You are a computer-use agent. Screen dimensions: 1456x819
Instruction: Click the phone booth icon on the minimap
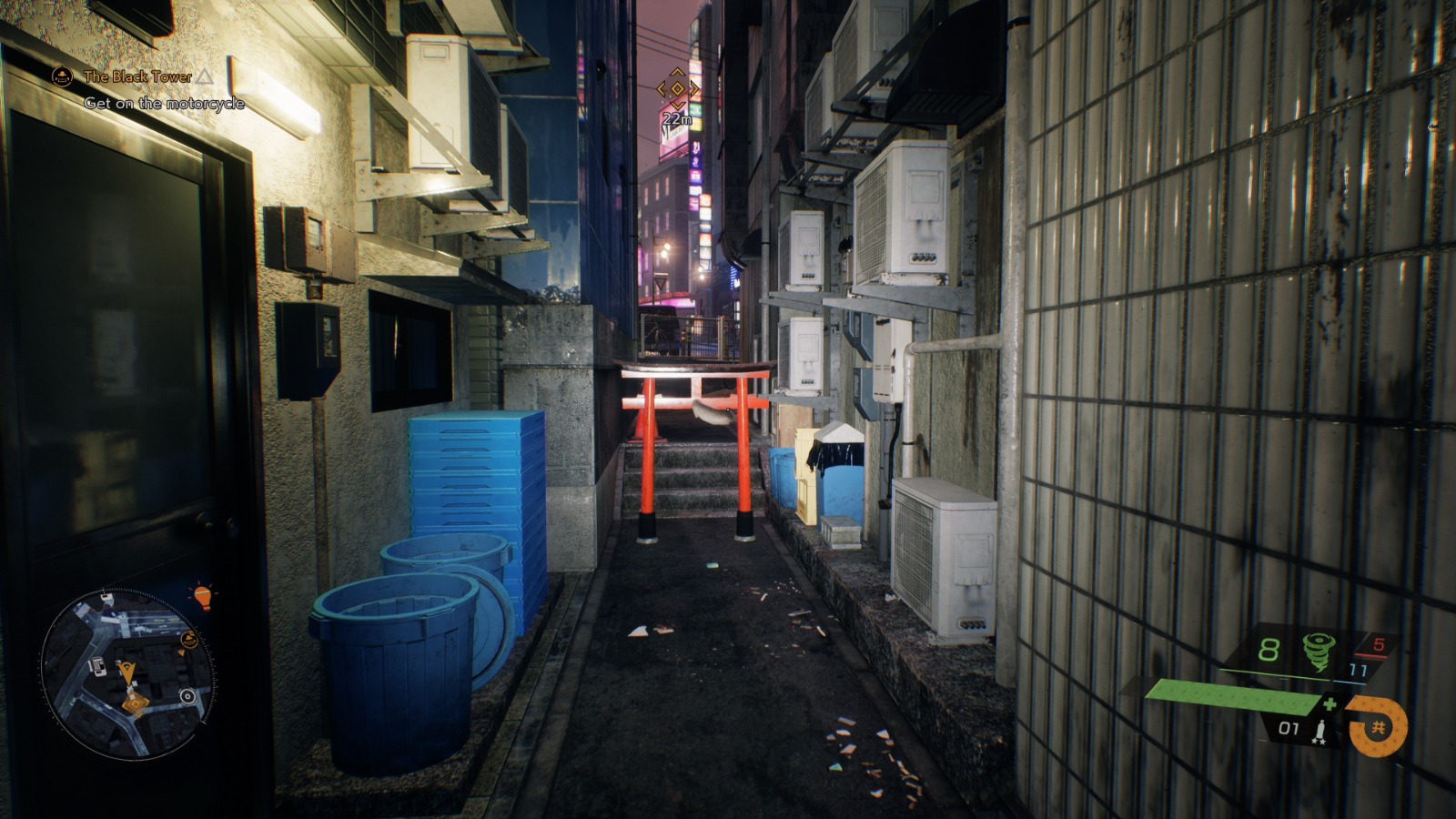(96, 667)
